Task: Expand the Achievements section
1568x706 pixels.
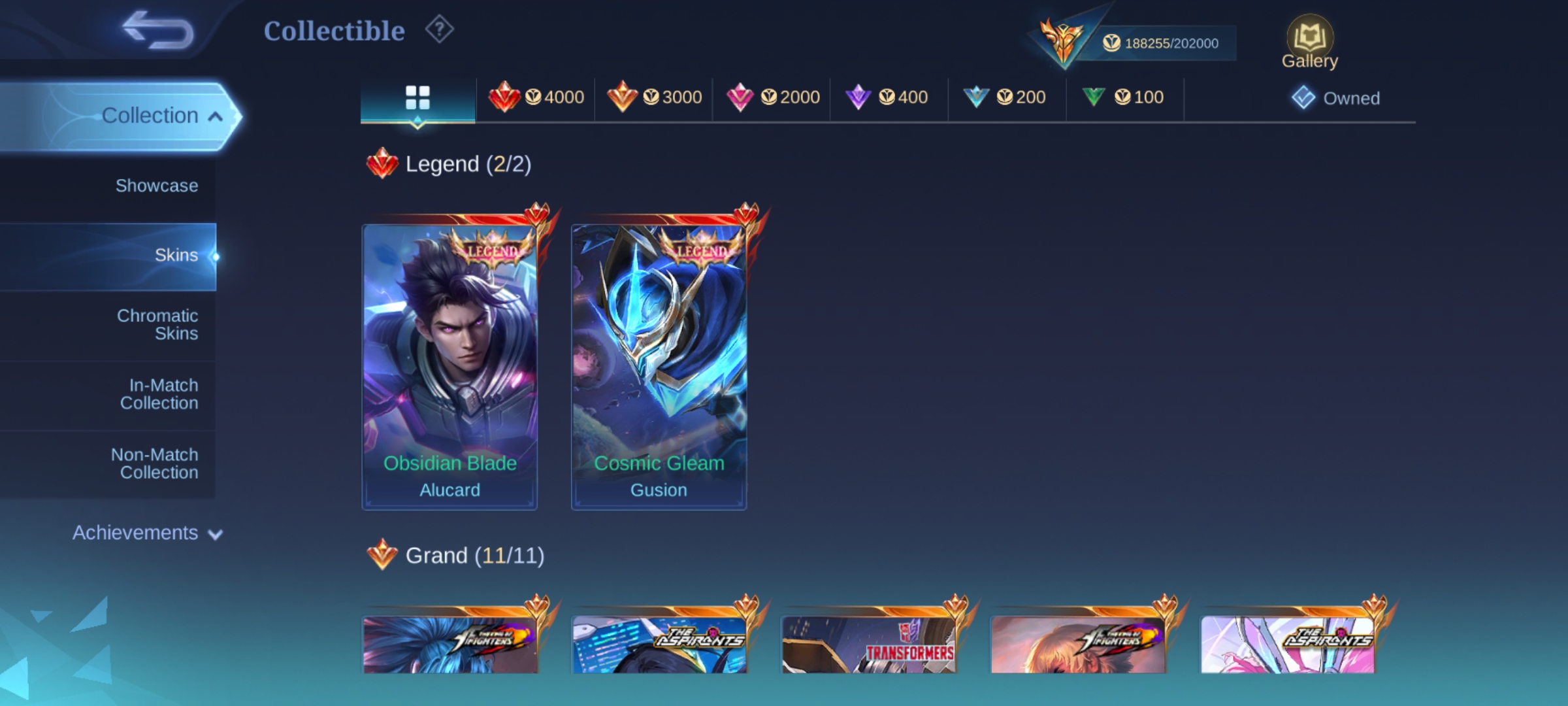Action: (147, 533)
